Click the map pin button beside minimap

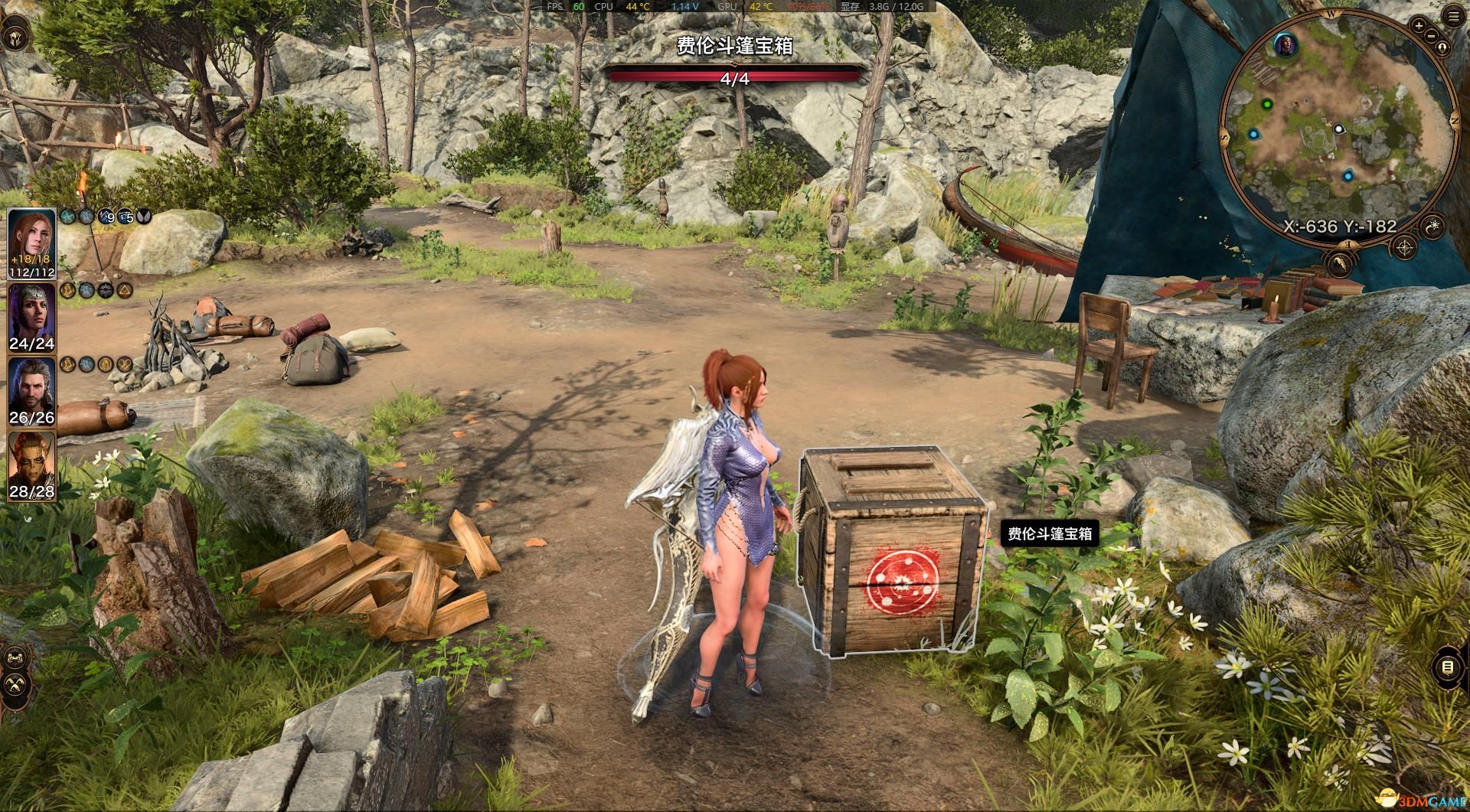coord(1442,47)
